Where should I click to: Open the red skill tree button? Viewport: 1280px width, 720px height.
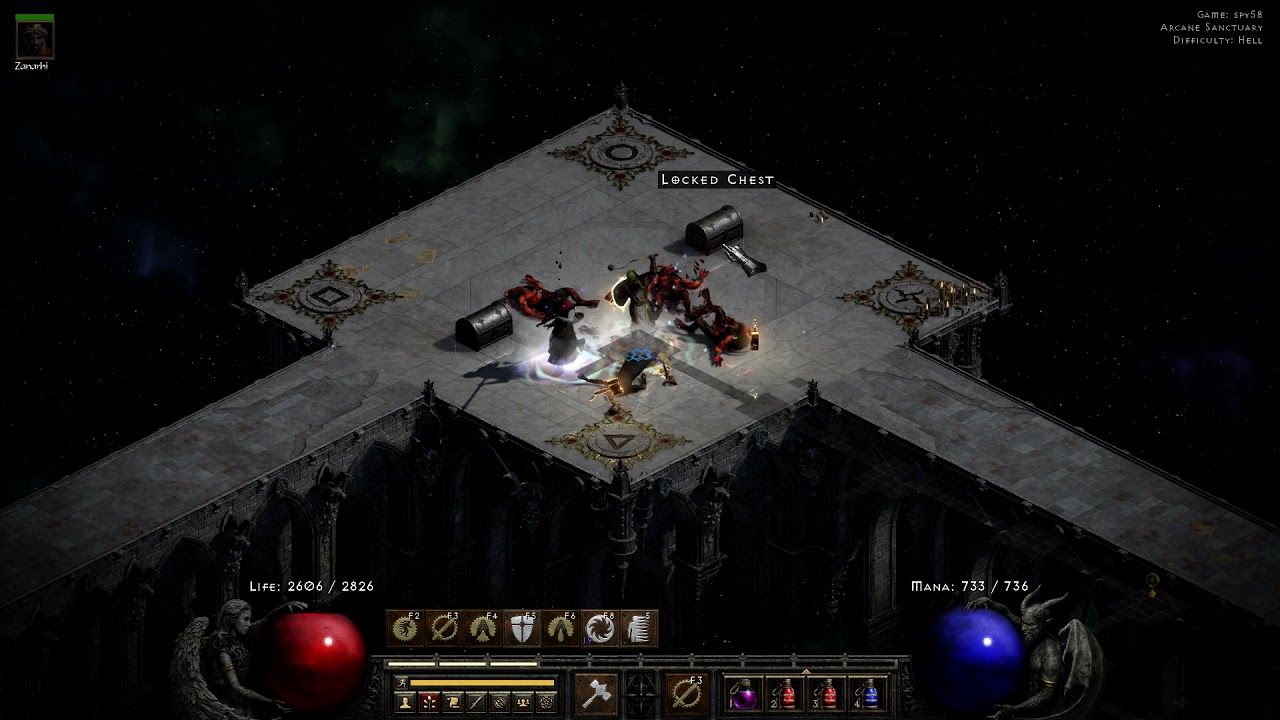pyautogui.click(x=428, y=702)
